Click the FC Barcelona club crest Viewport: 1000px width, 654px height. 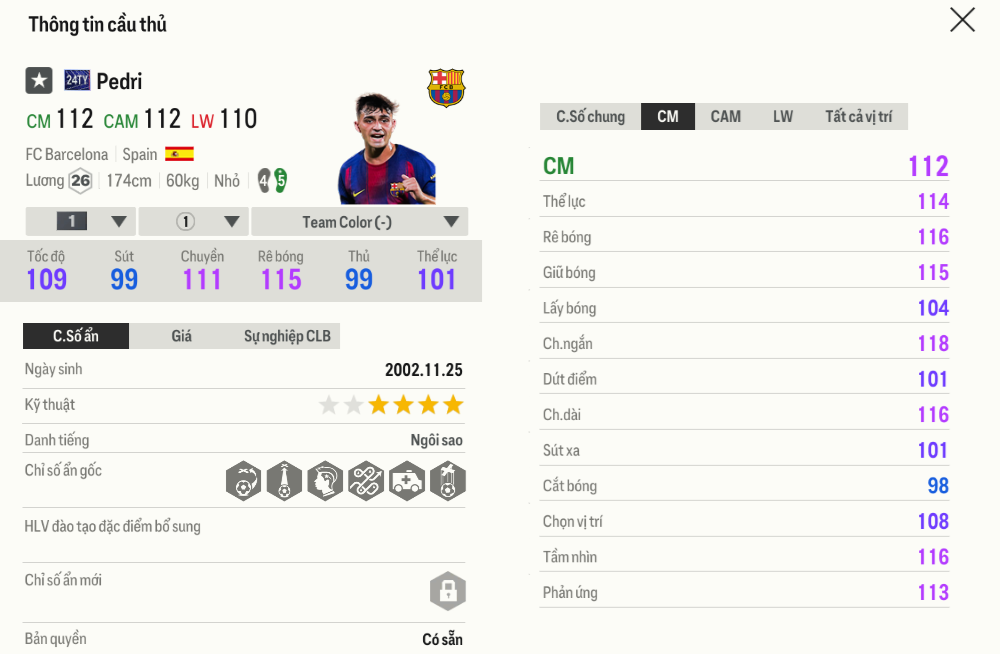tap(446, 88)
